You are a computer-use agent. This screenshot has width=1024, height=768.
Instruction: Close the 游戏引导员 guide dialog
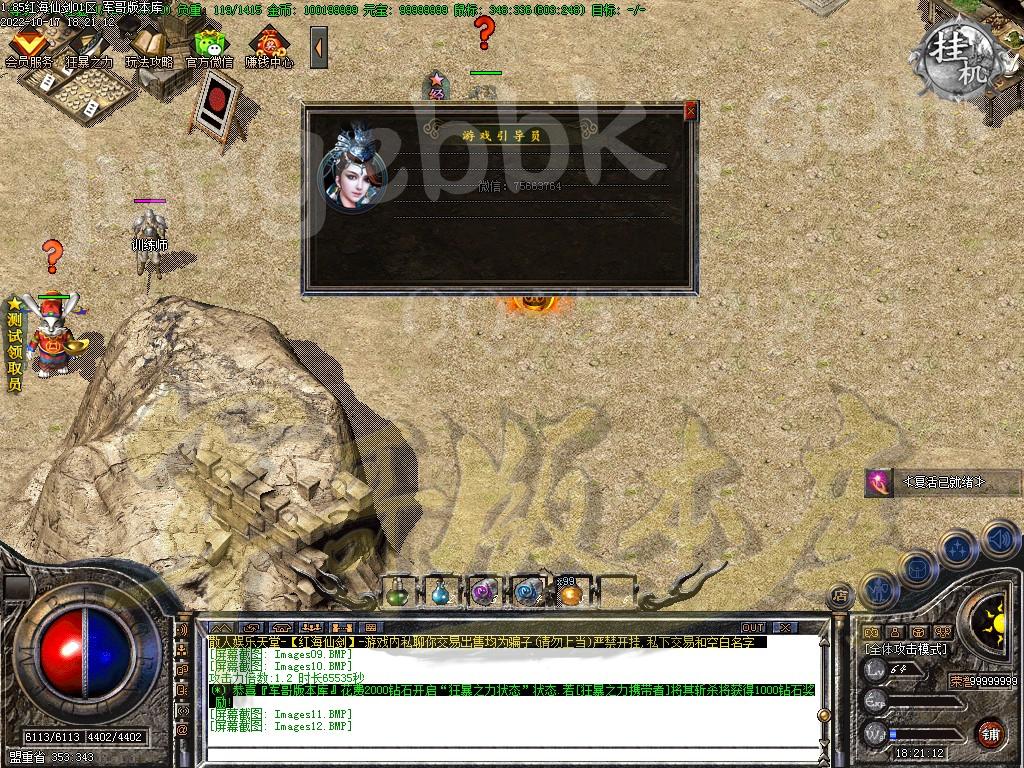click(x=690, y=111)
